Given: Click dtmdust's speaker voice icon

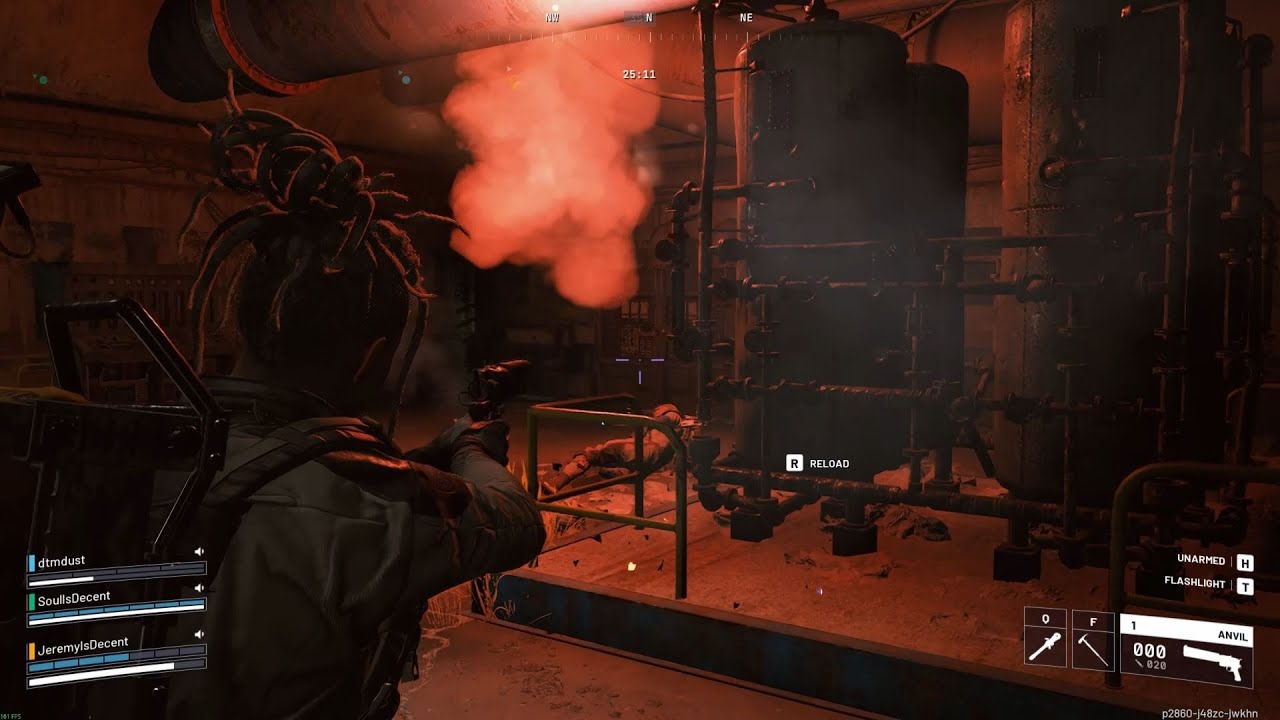Looking at the screenshot, I should click(199, 551).
